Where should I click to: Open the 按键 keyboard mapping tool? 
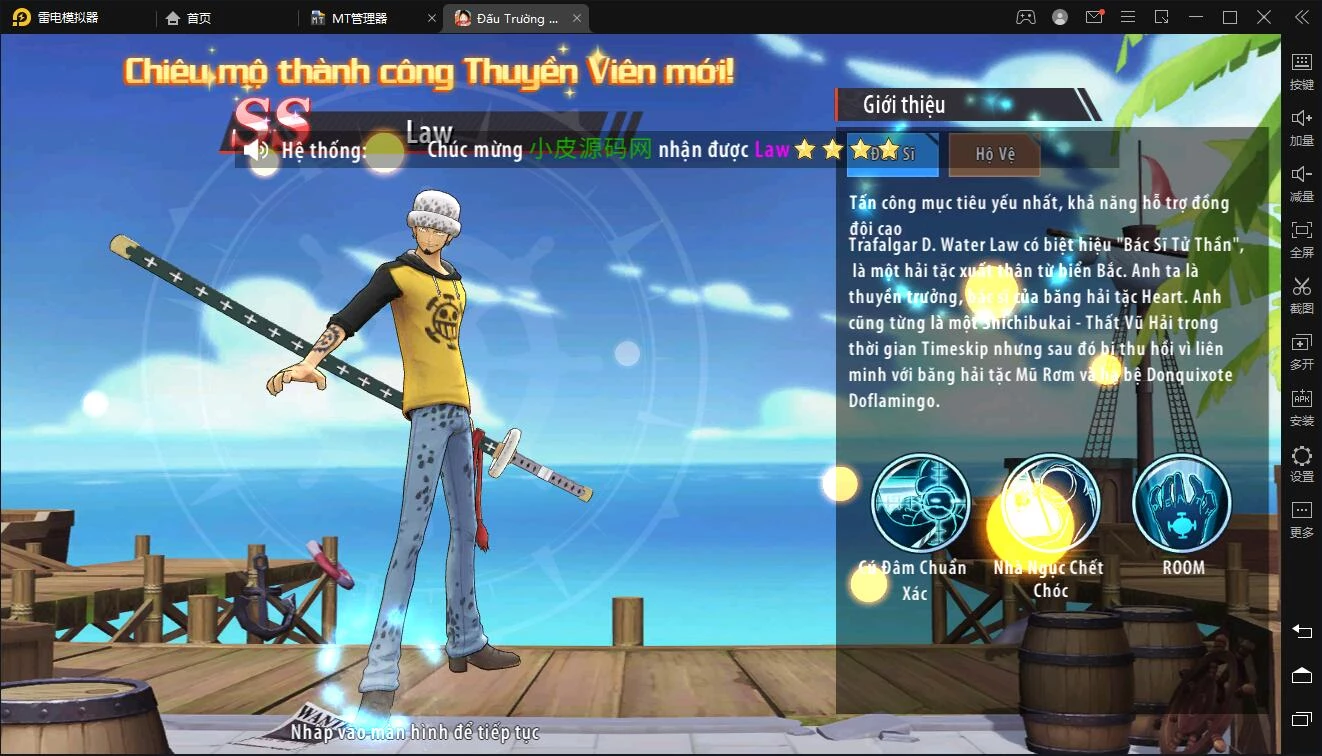pyautogui.click(x=1301, y=69)
